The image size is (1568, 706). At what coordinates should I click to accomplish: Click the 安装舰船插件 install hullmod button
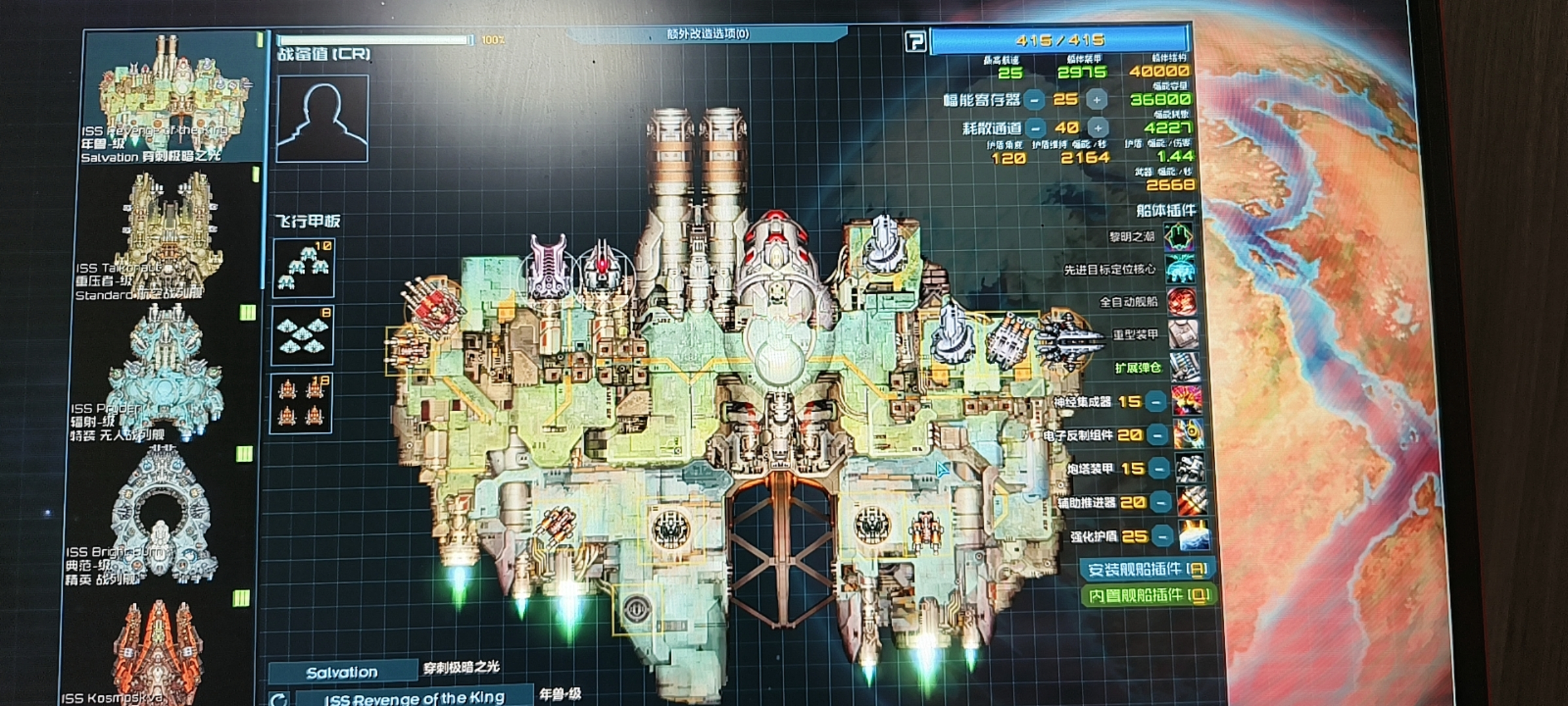[x=1147, y=569]
